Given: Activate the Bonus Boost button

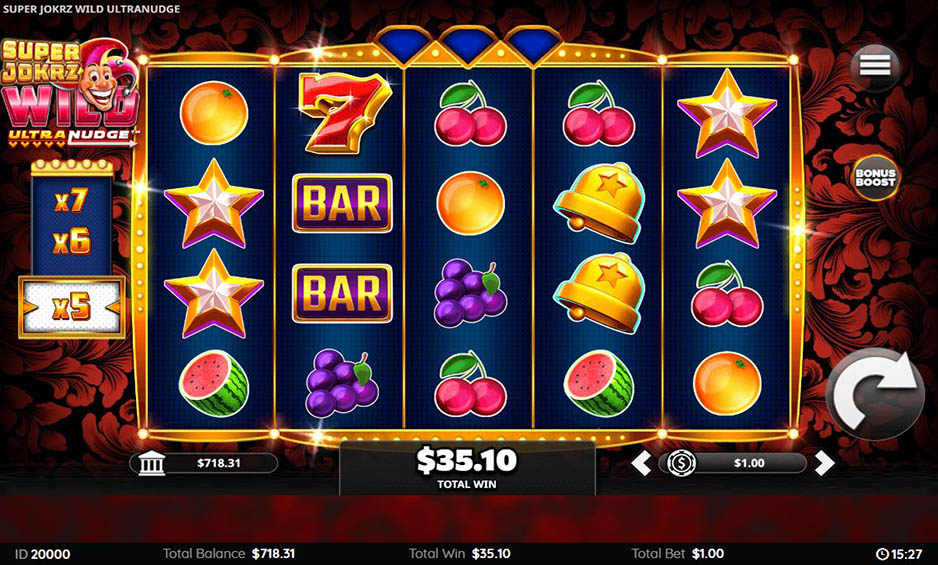Looking at the screenshot, I should tap(875, 178).
